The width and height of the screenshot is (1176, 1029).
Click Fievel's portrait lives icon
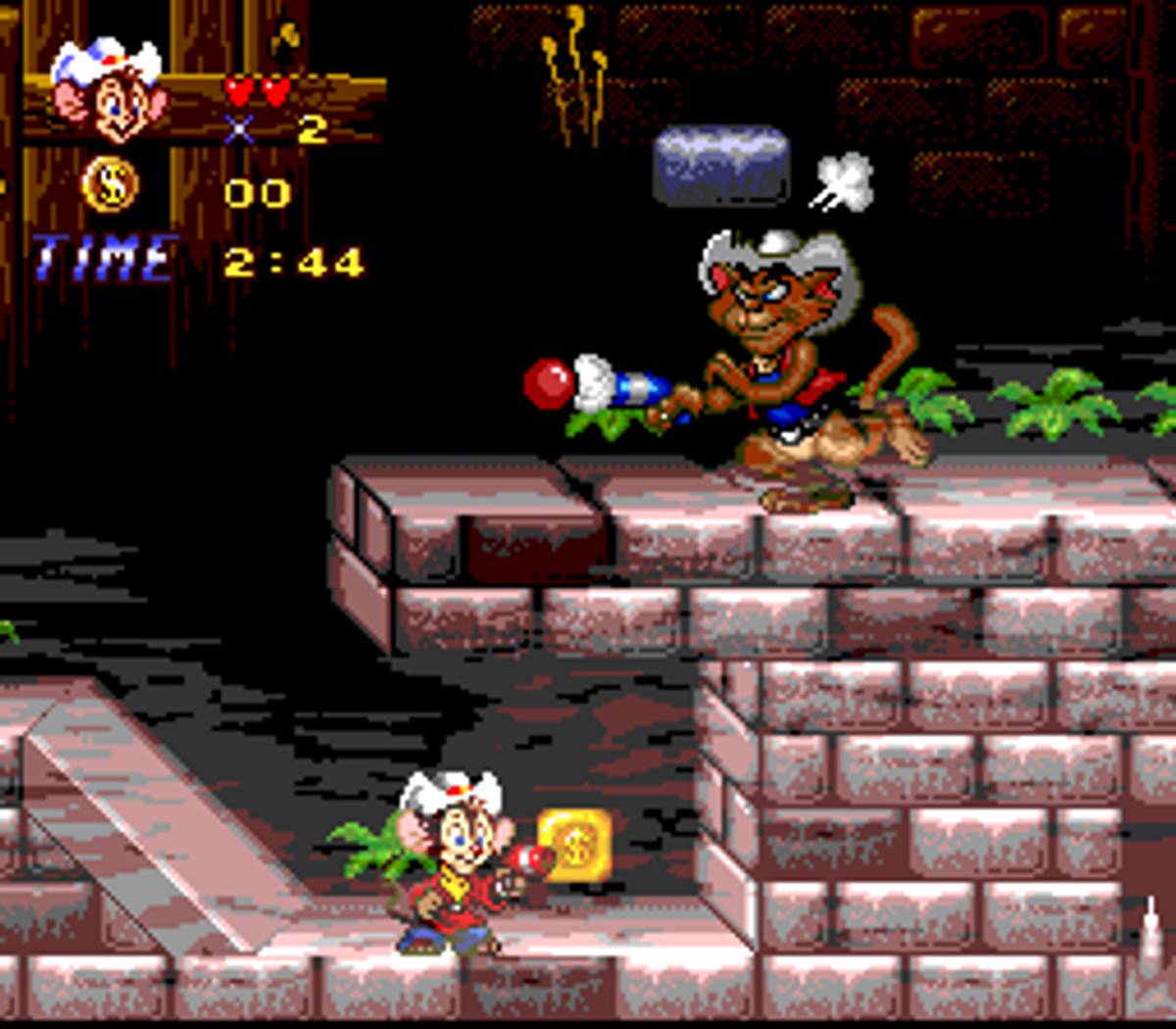coord(109,90)
